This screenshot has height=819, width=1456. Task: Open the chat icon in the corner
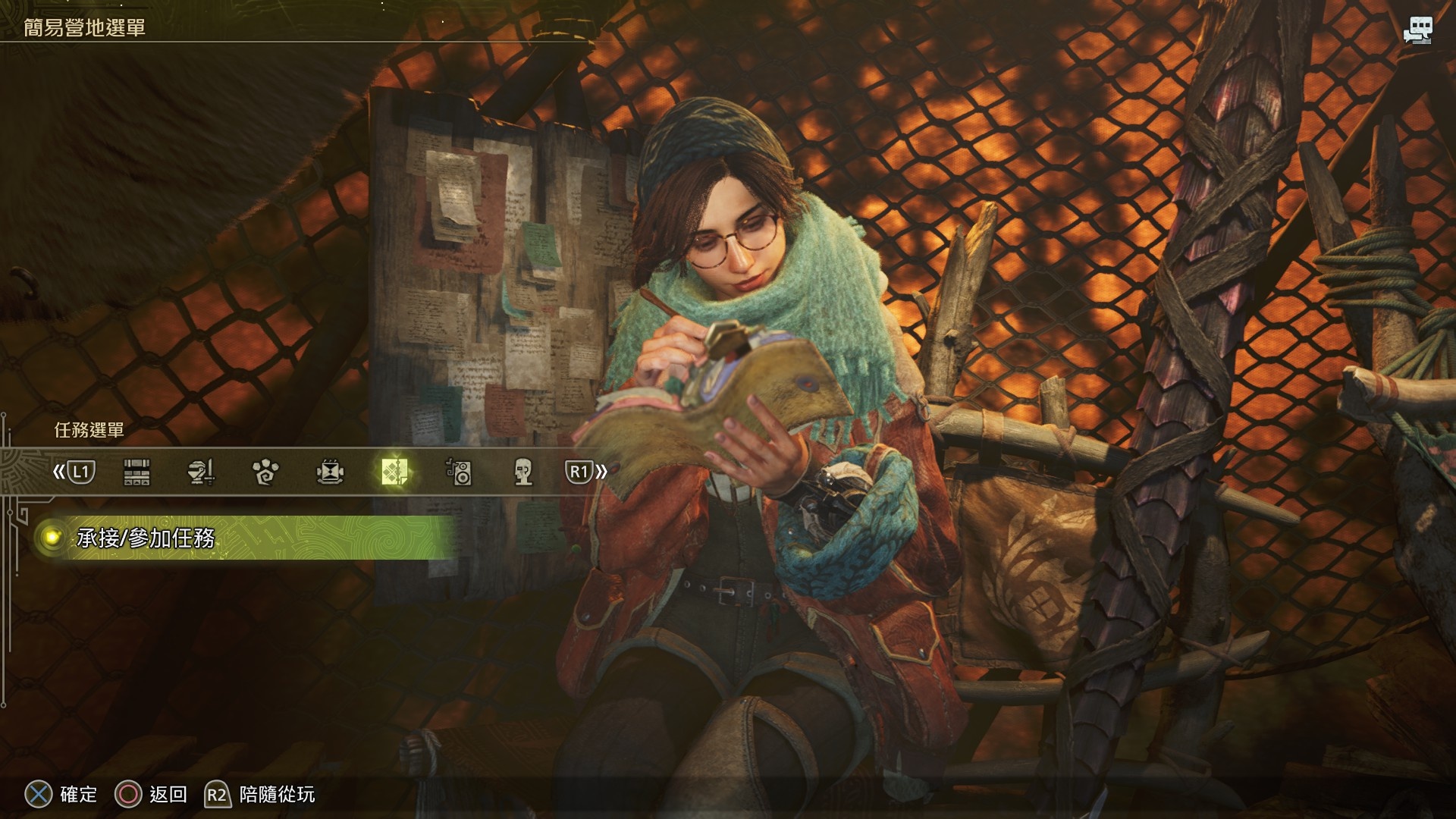[1417, 30]
